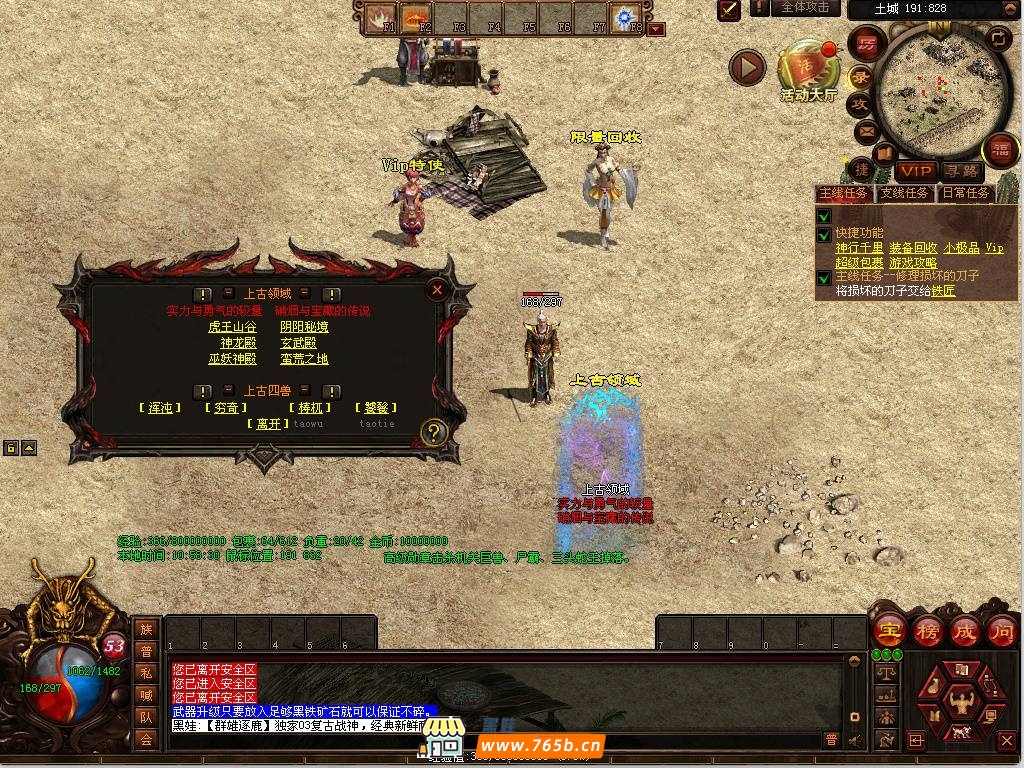
Task: Switch to the 日常任务 tab
Action: tap(965, 193)
